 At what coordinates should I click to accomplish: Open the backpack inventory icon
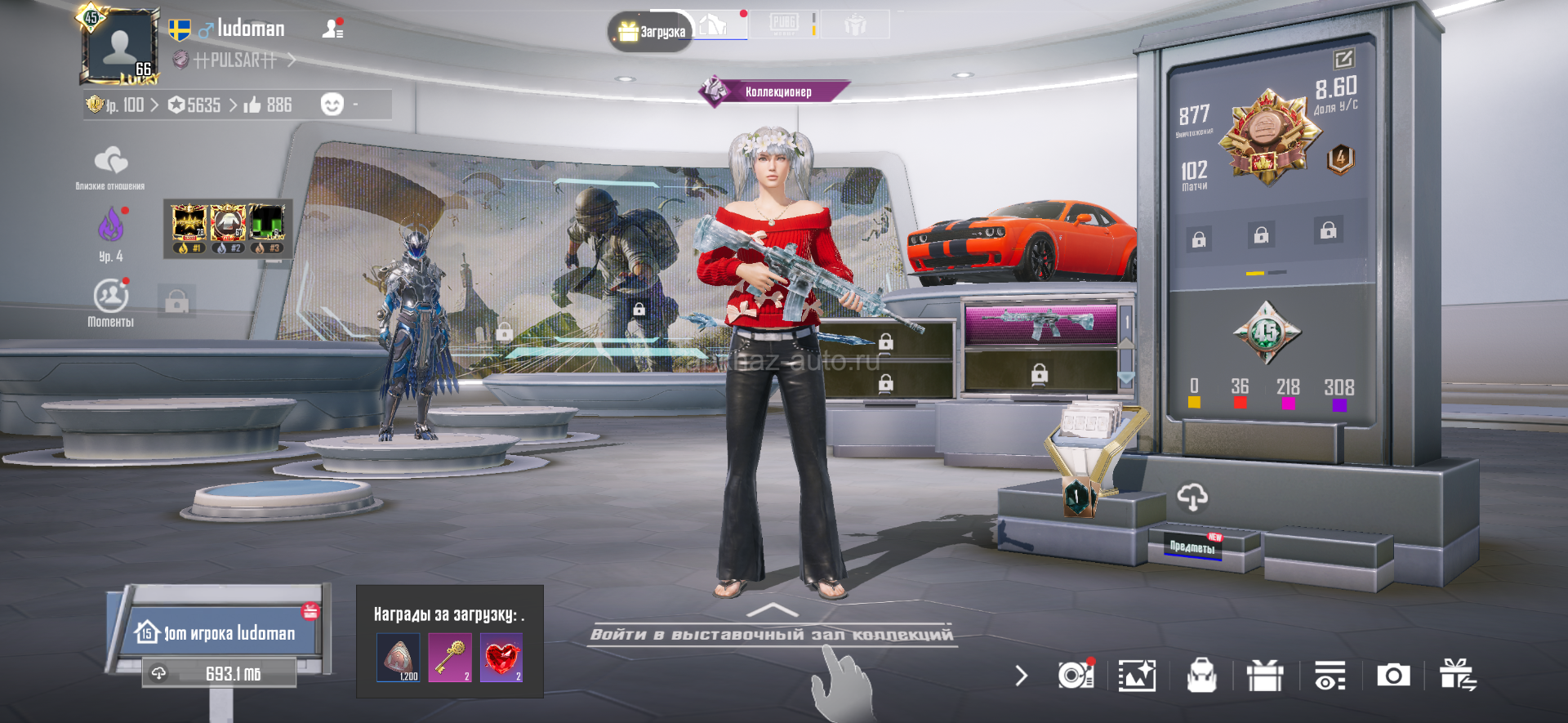tap(1201, 676)
